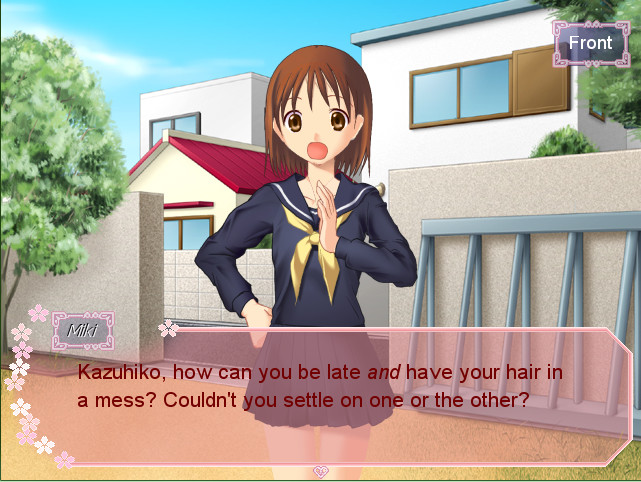Click the Front button
This screenshot has height=482, width=641.
pos(590,43)
